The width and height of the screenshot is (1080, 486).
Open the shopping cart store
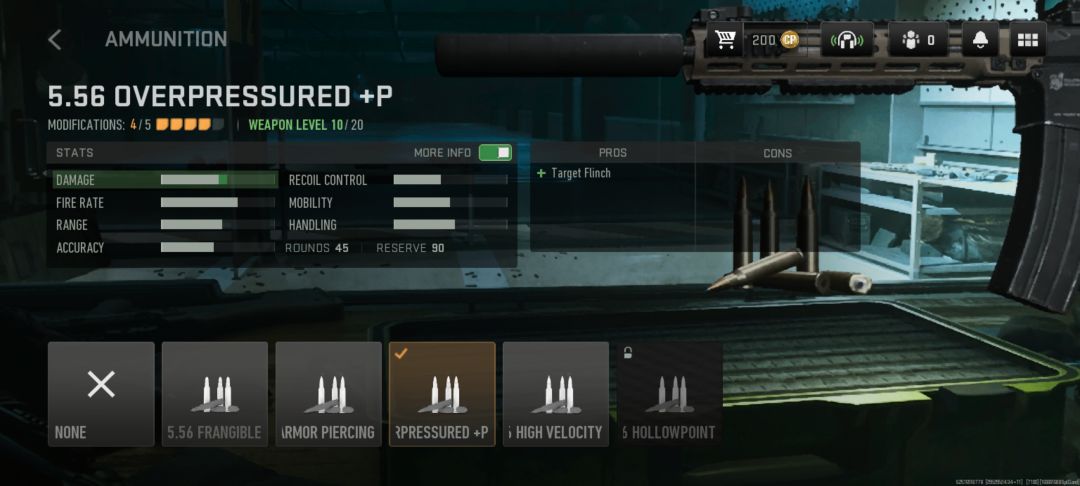coord(726,40)
